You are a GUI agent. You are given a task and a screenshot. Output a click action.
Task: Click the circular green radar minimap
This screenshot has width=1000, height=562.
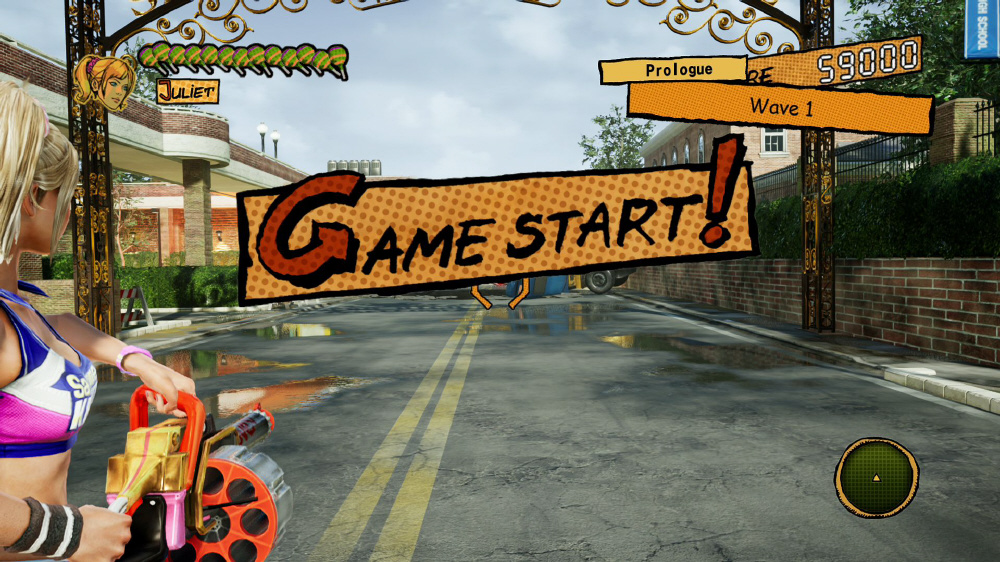877,477
